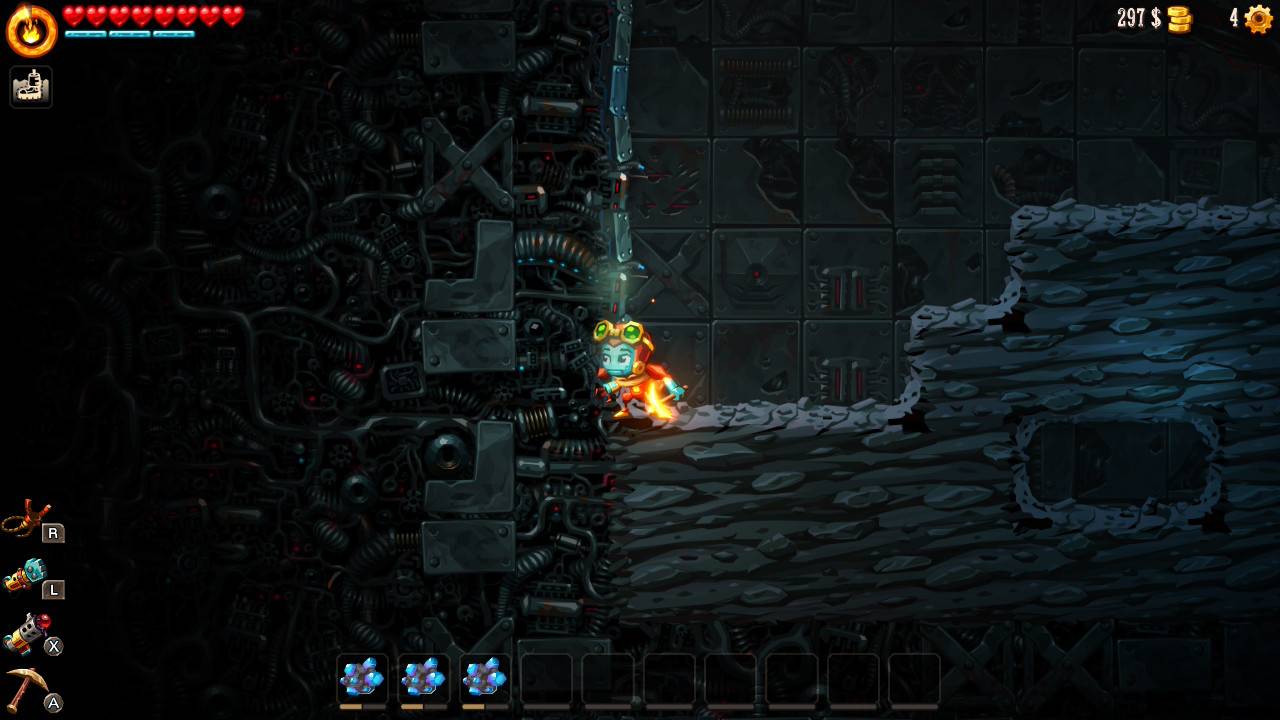The width and height of the screenshot is (1280, 720).
Task: Click the golden cog icon
Action: tap(1258, 19)
